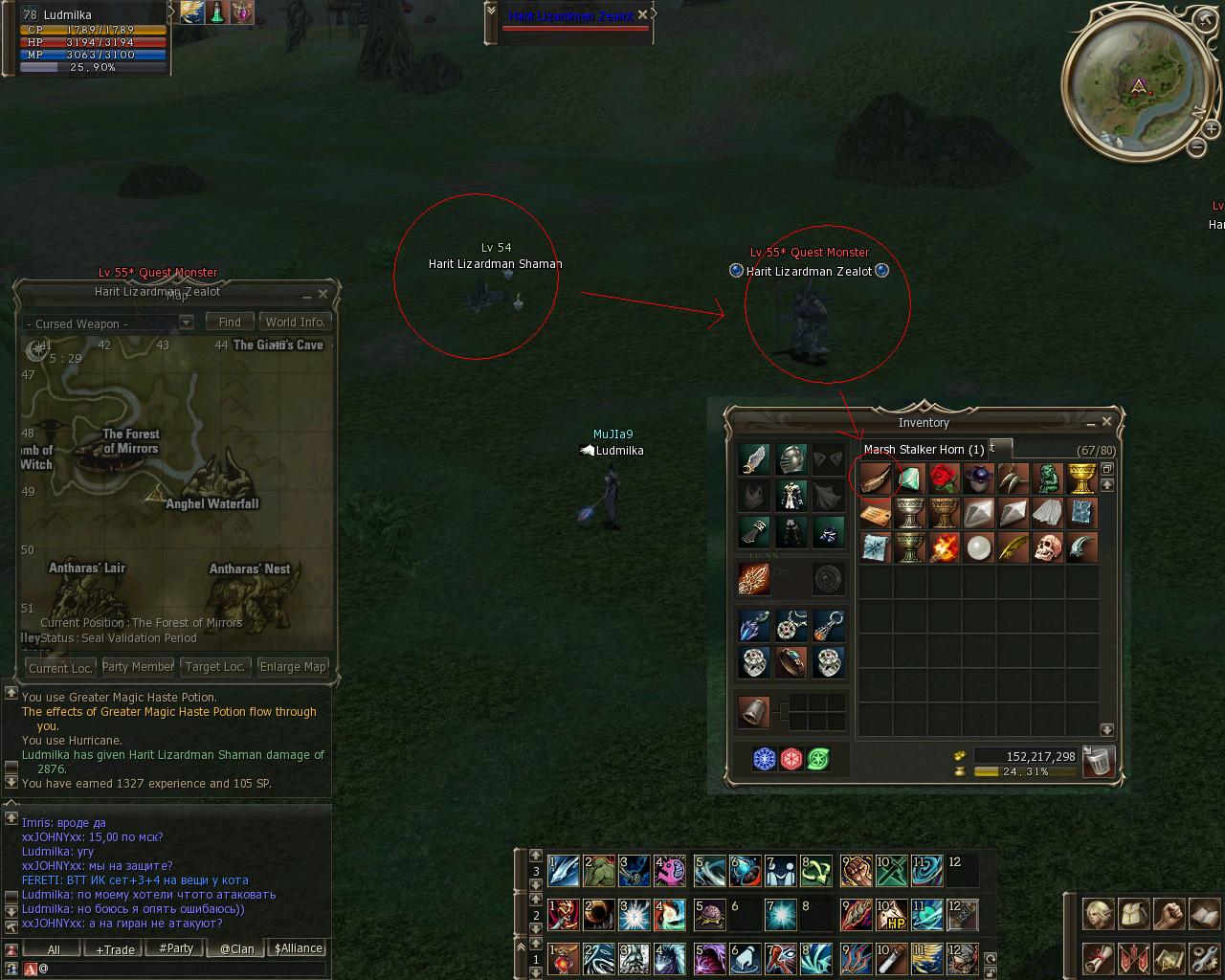
Task: Open World Info. on the map window
Action: 295,323
